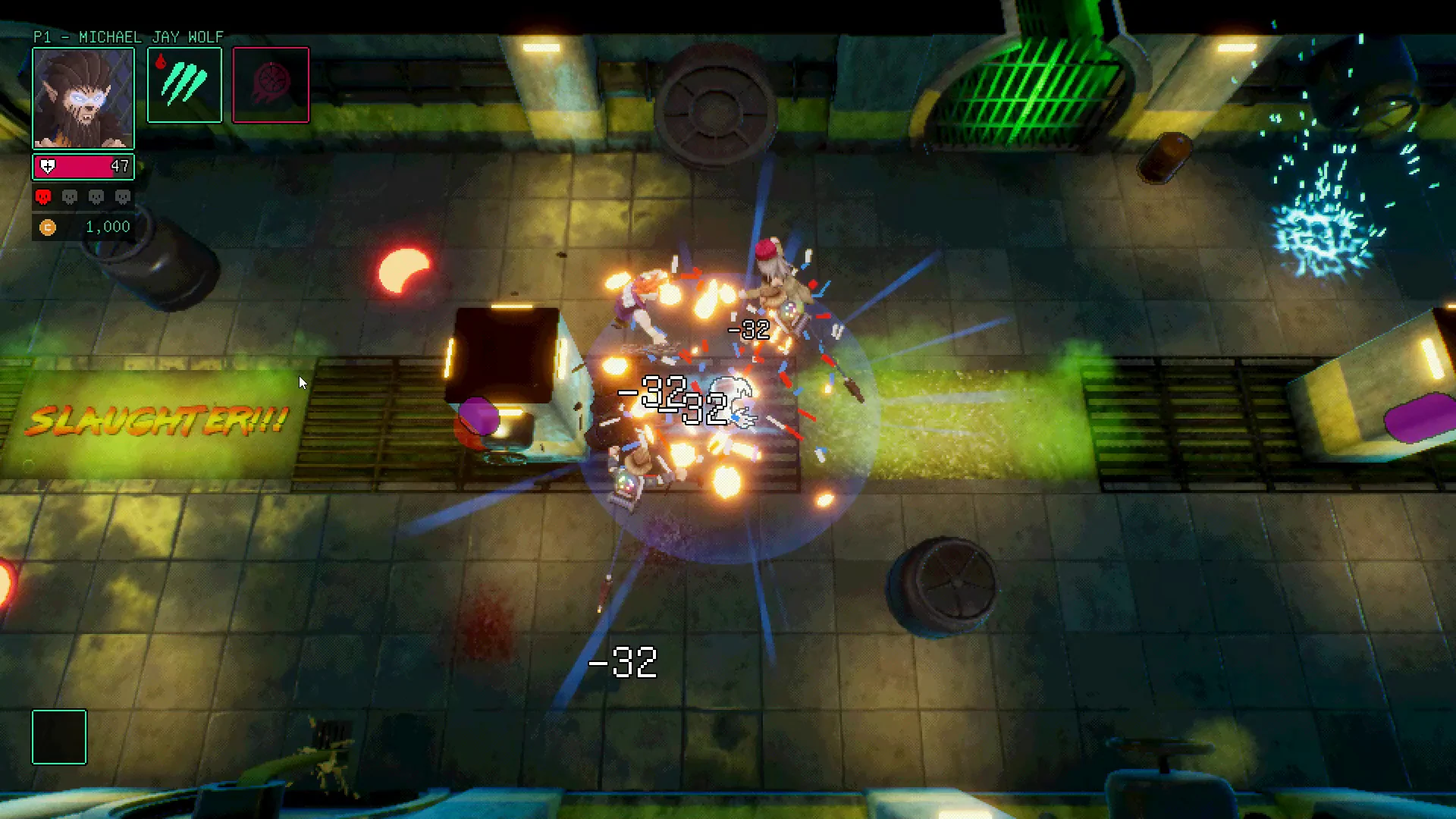The image size is (1456, 819).
Task: Click the werewolf character portrait
Action: click(83, 97)
